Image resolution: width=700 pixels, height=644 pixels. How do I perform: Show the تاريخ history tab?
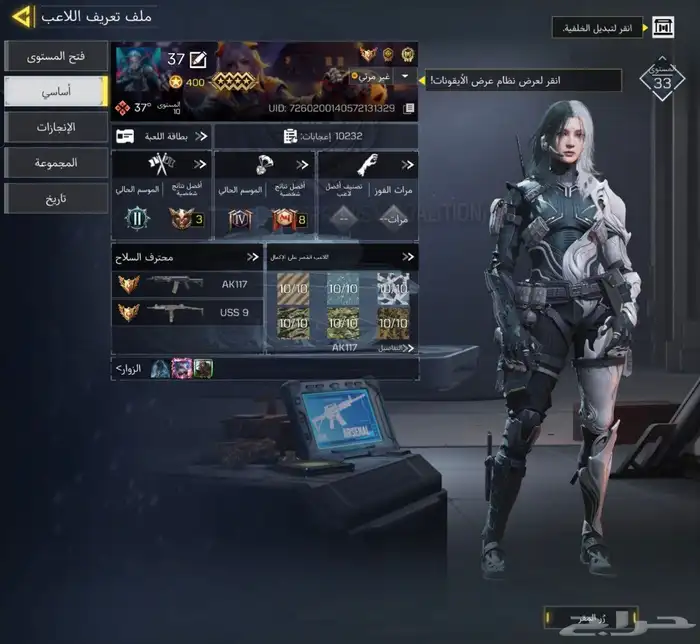(x=55, y=198)
